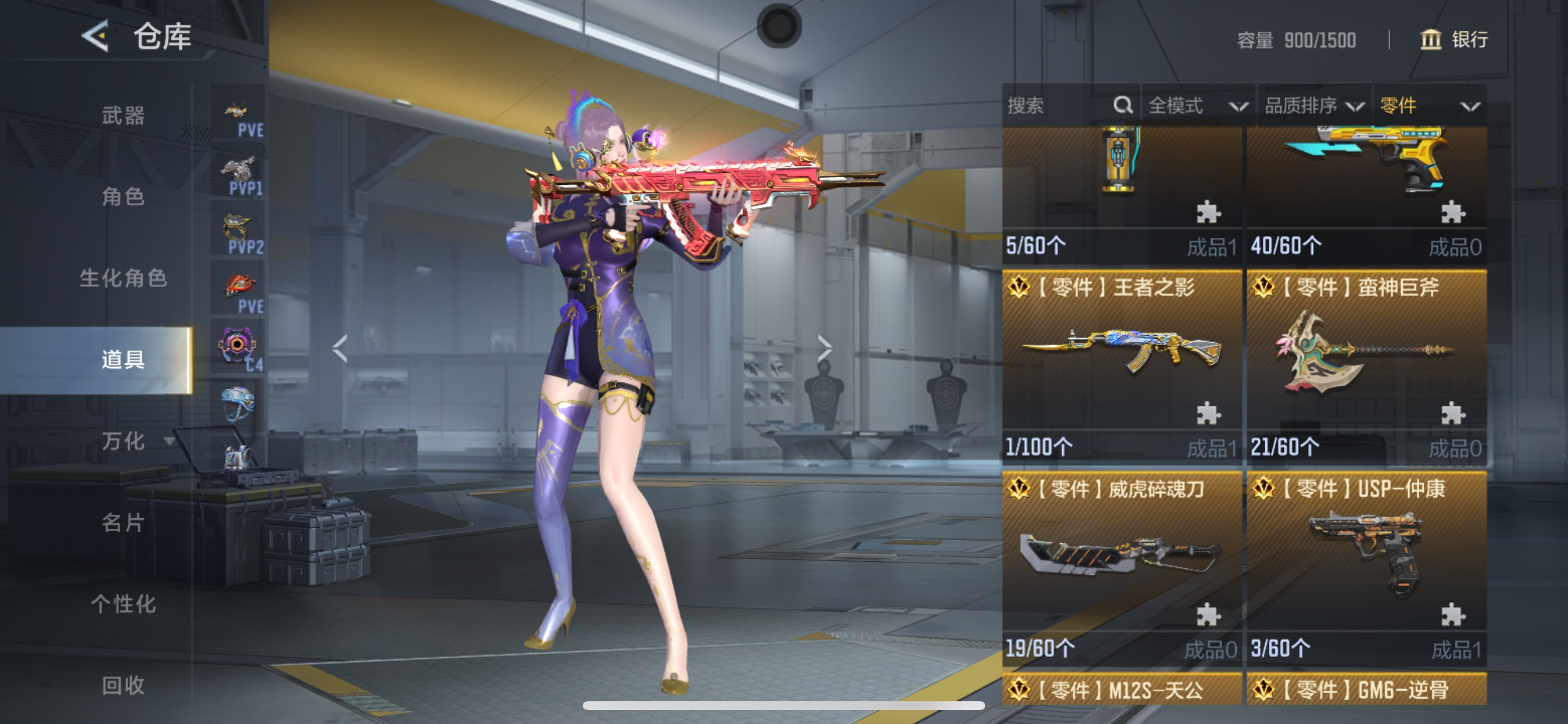Image resolution: width=1568 pixels, height=724 pixels.
Task: Switch to the 角色 characters category
Action: click(123, 196)
